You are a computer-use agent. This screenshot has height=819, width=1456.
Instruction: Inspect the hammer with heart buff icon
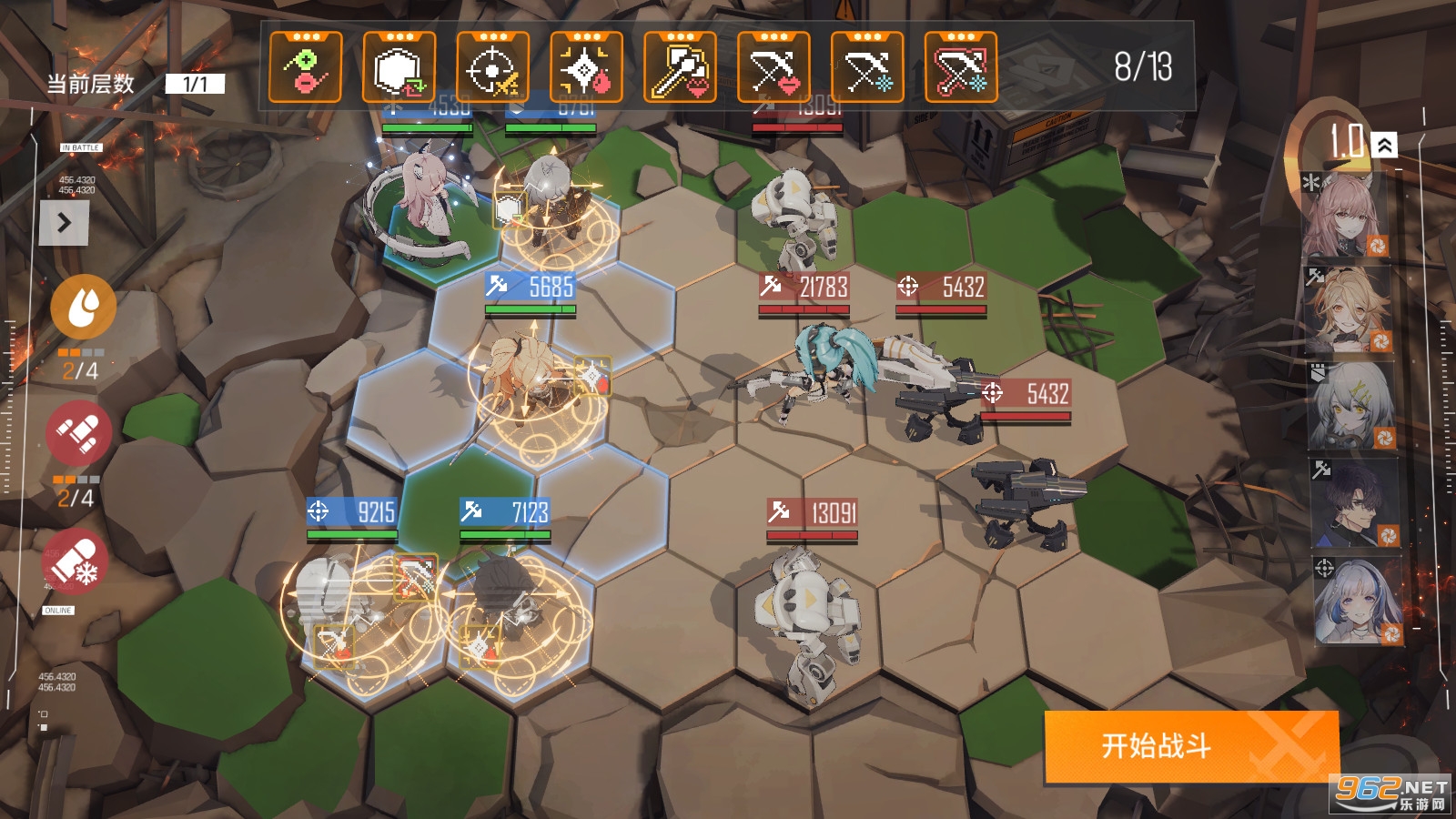click(x=680, y=68)
